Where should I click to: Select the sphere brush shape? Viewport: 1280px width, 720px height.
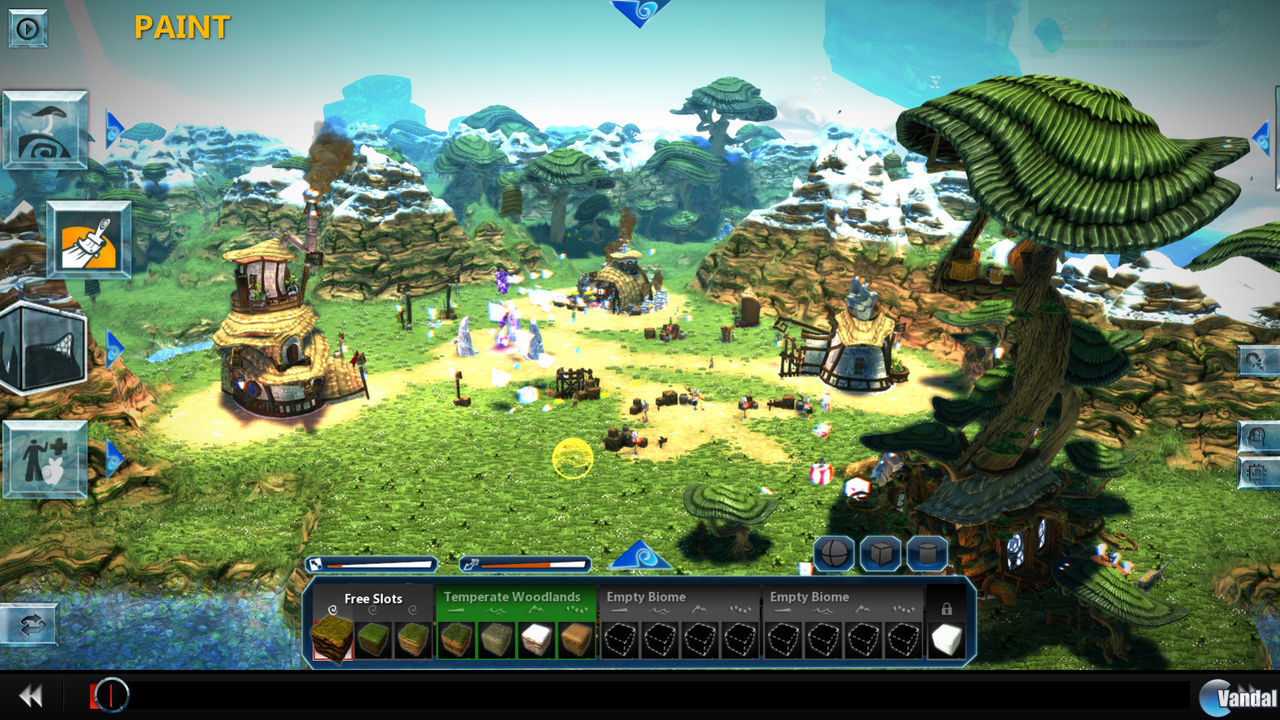point(833,553)
